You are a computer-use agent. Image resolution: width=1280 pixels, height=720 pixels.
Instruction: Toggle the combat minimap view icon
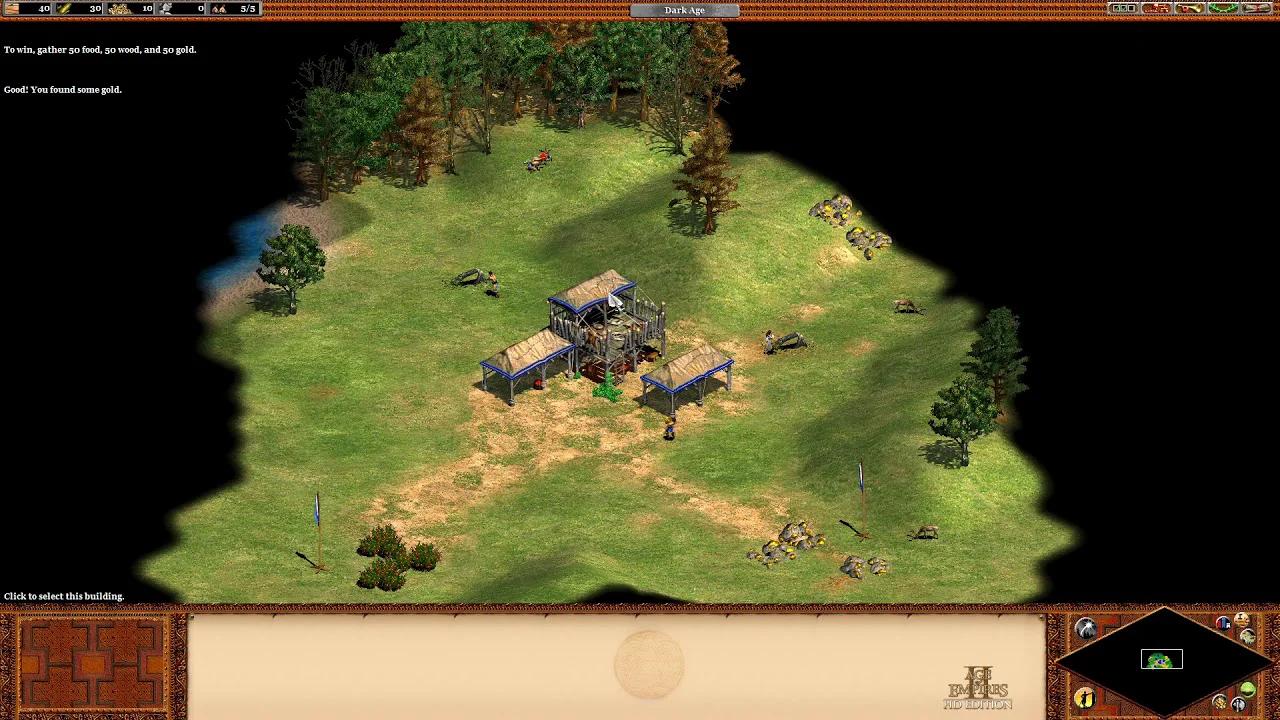pos(1240,703)
